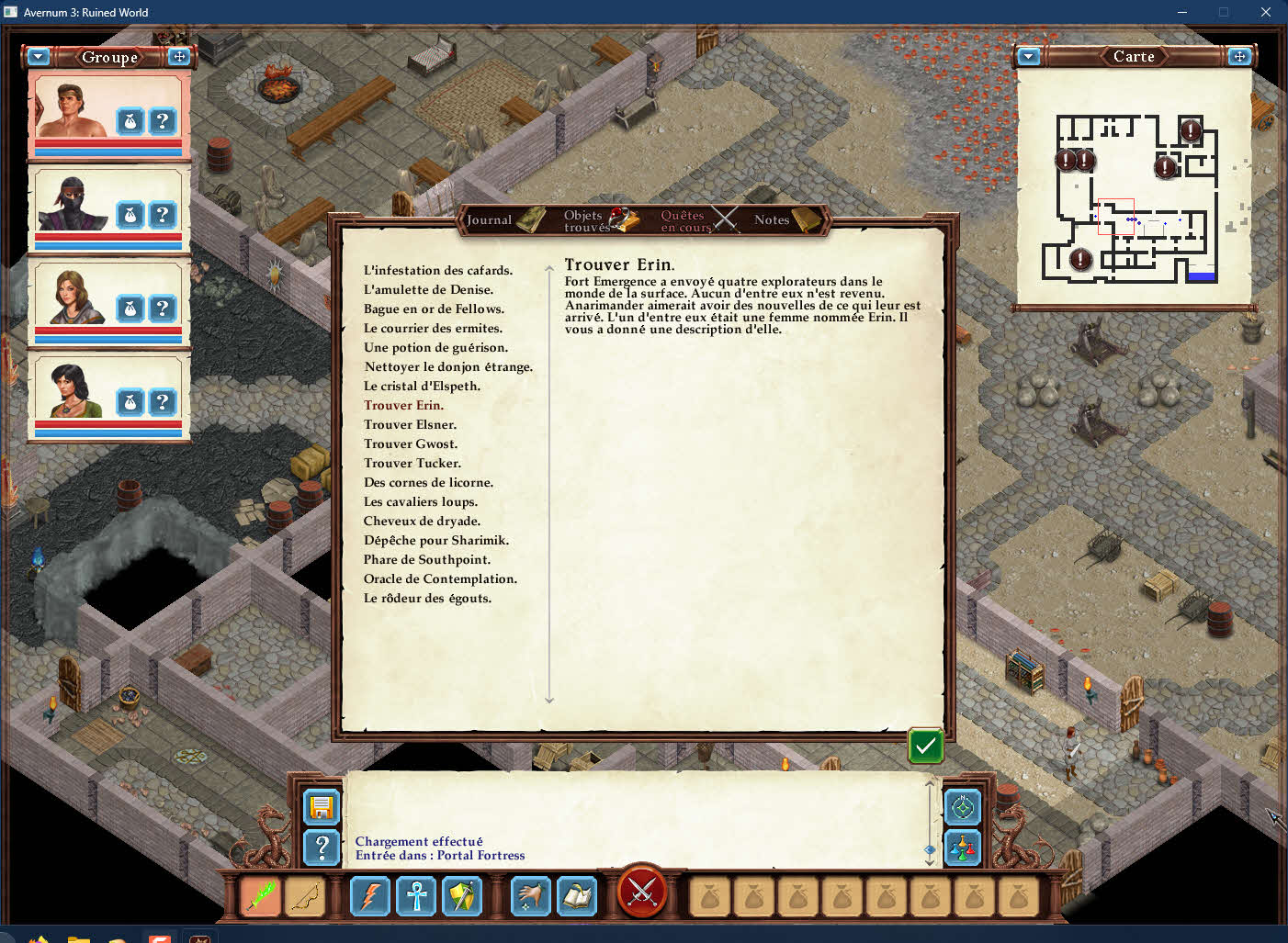Confirm with the green checkmark button
This screenshot has height=943, width=1288.
(x=926, y=746)
